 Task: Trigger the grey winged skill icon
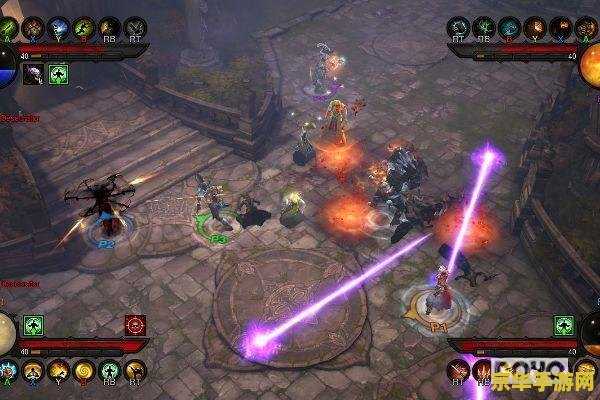click(x=133, y=28)
